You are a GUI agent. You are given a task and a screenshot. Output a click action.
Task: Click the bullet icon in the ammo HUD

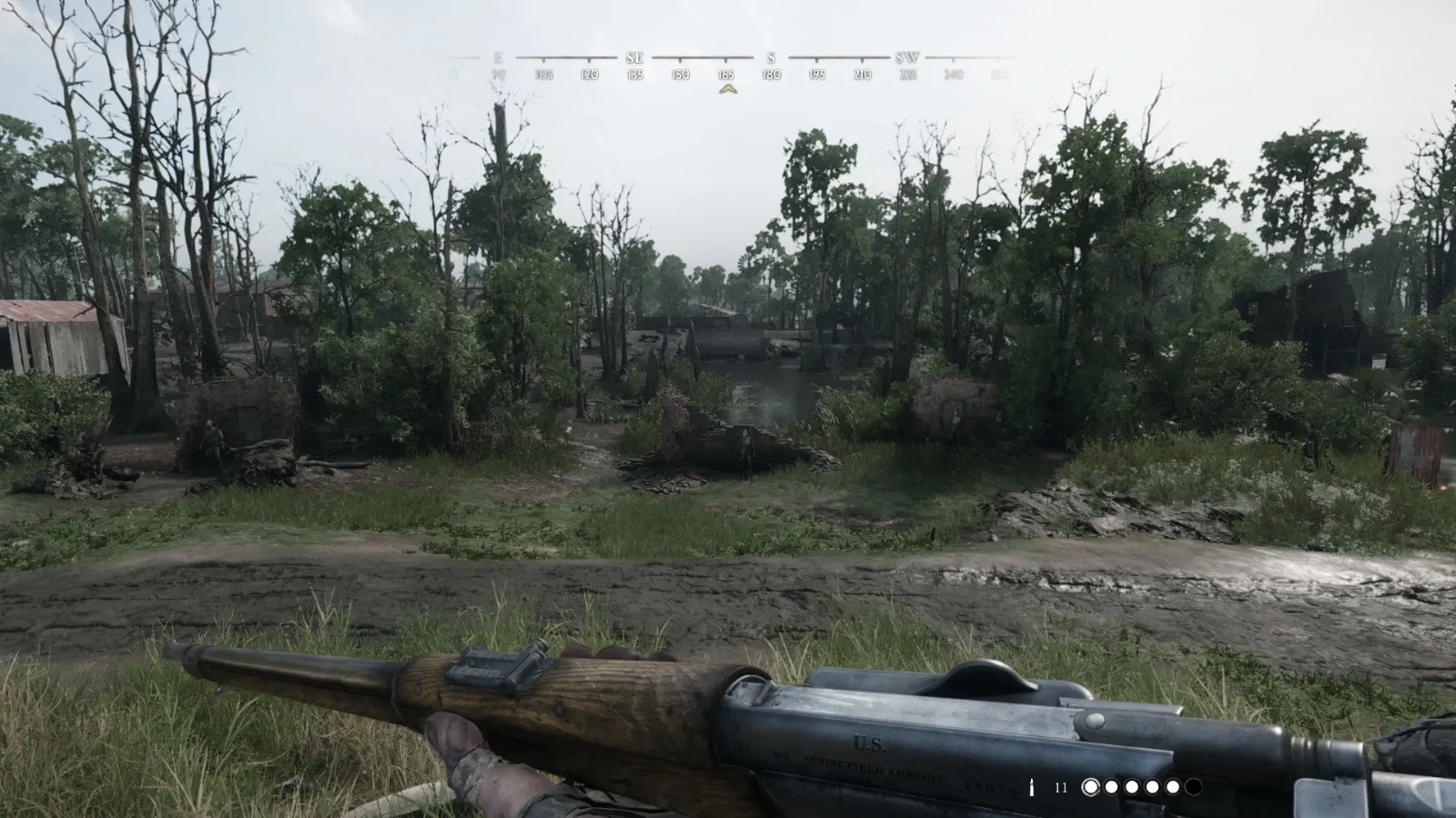coord(1031,786)
